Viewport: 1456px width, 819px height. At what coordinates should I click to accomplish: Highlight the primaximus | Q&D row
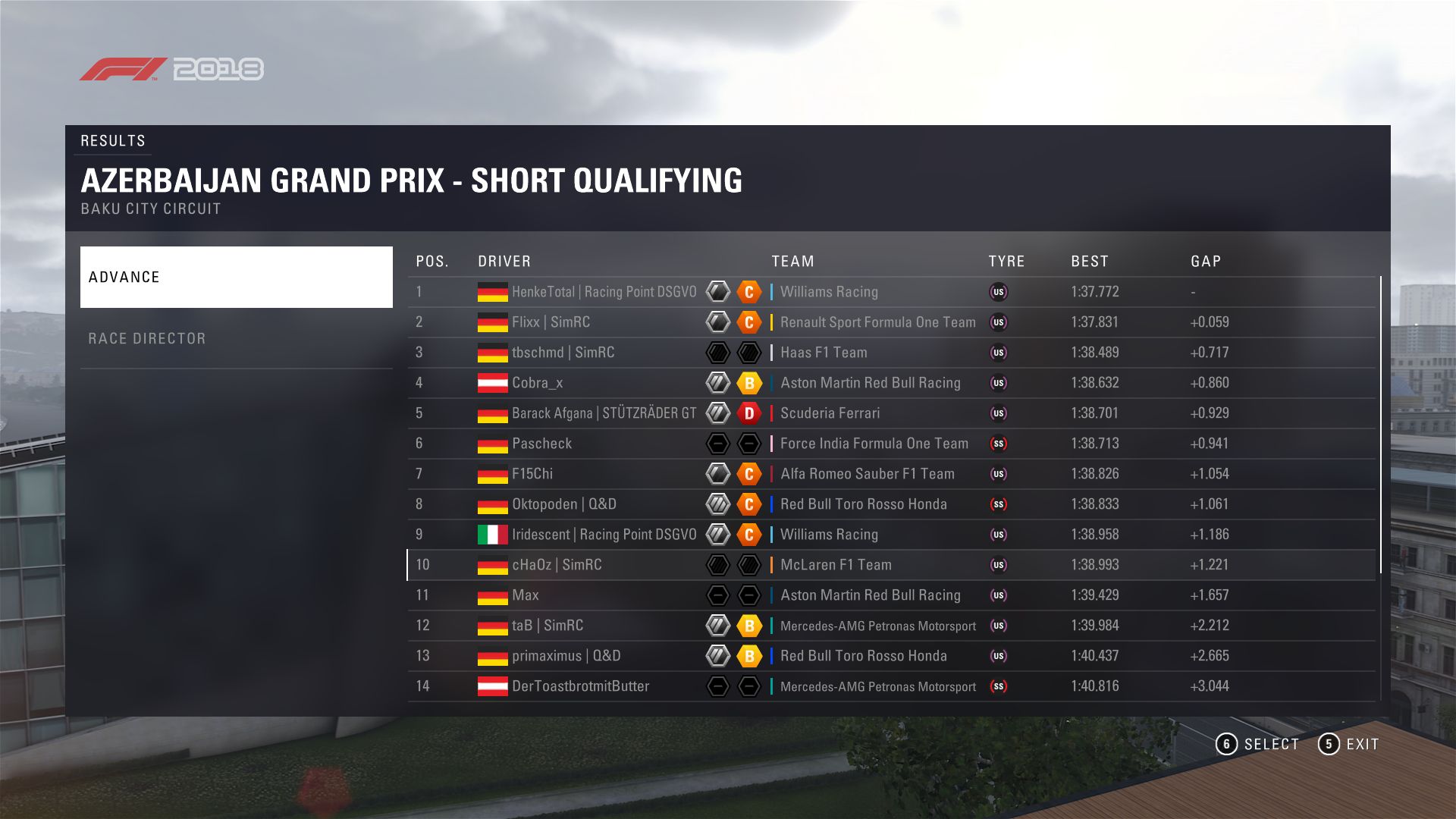566,656
